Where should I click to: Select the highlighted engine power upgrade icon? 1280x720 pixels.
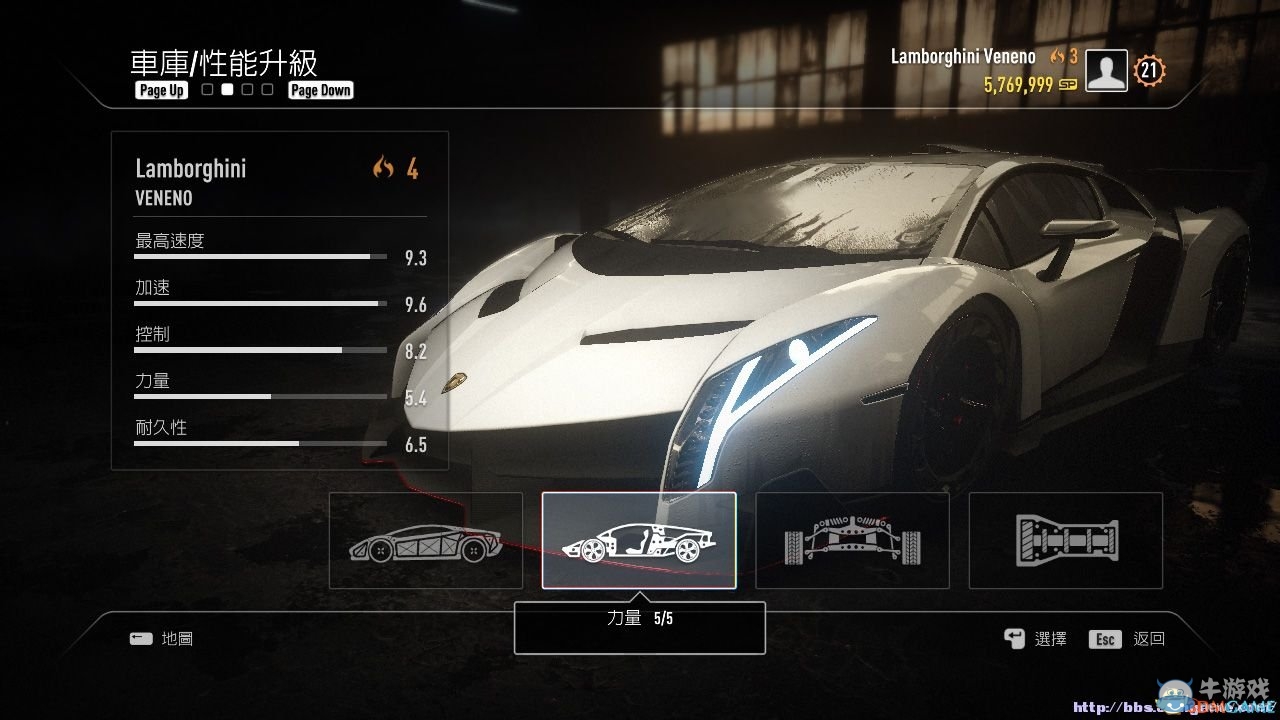639,540
